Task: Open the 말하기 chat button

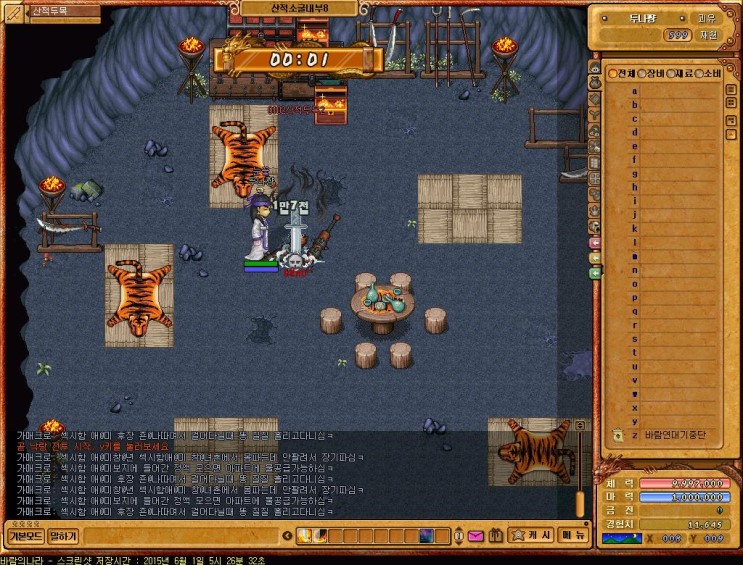Action: 63,536
